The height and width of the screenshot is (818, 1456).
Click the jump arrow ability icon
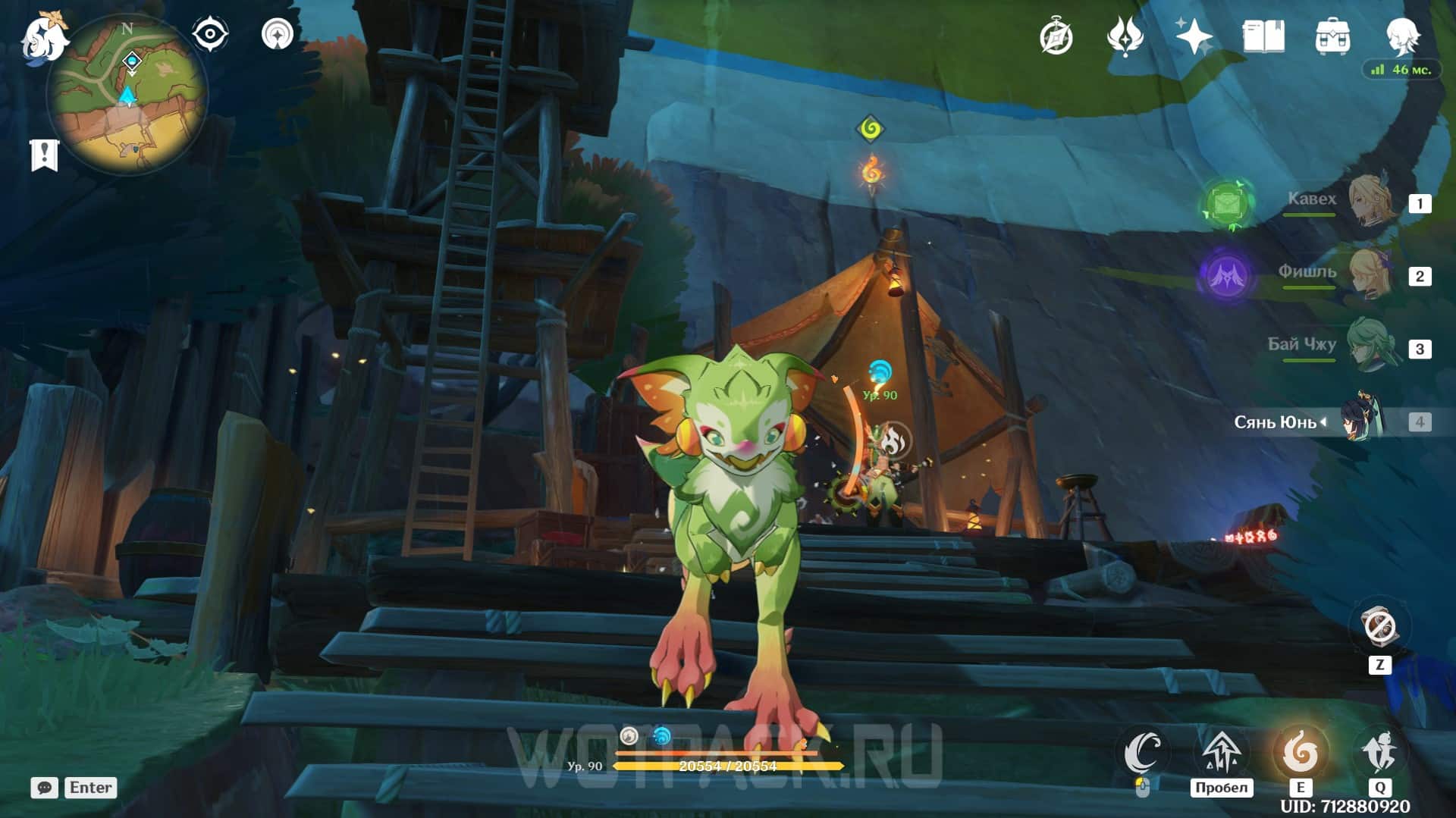point(1220,751)
